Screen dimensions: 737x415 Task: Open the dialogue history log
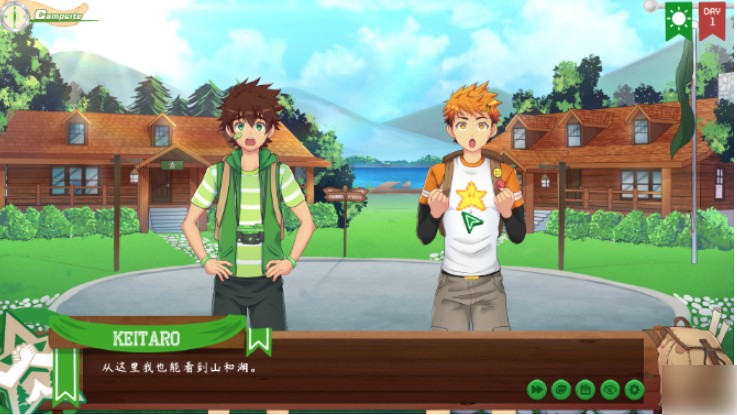coord(561,389)
